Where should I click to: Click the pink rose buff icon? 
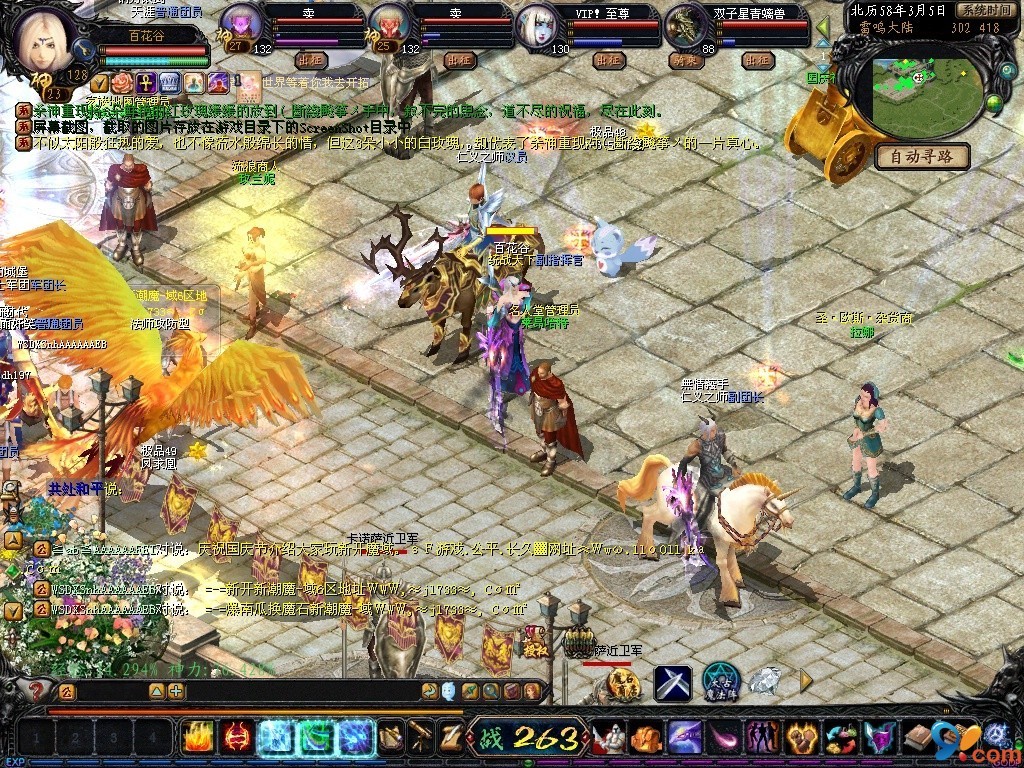click(121, 82)
